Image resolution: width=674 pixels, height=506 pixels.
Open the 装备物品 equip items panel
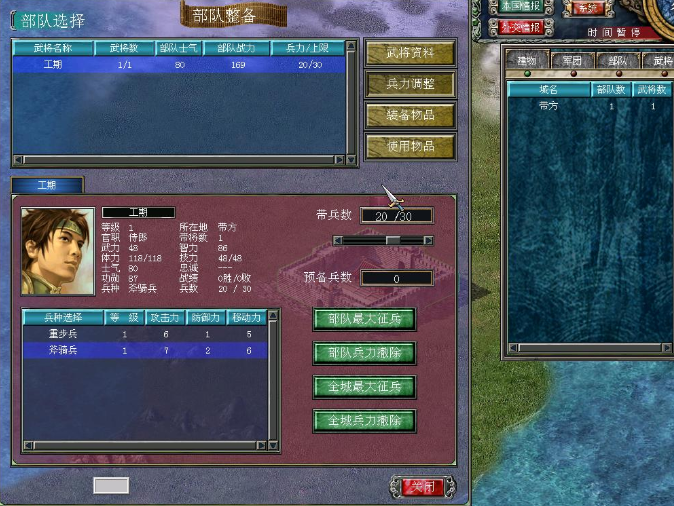[410, 115]
